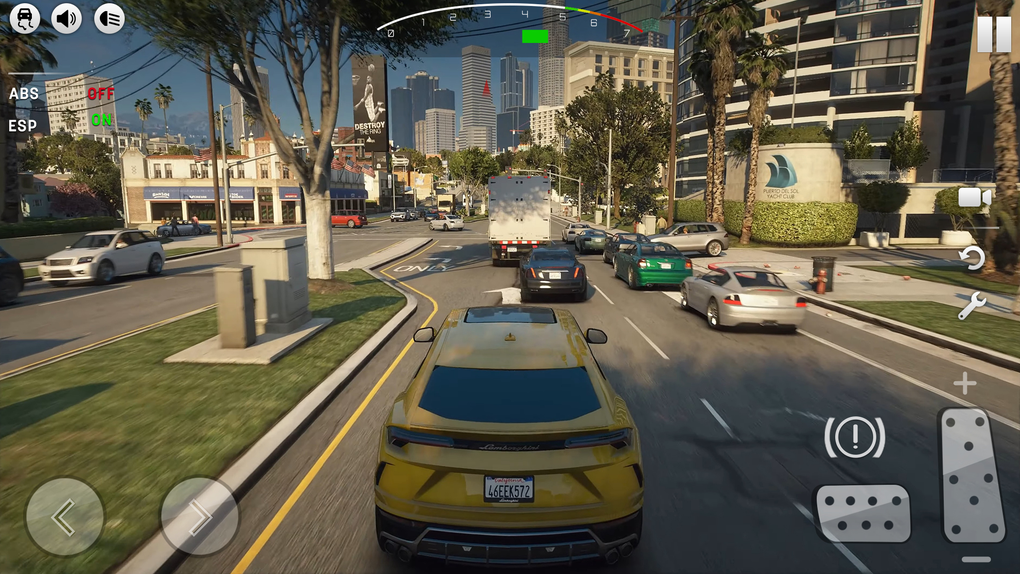Open the wrench repair settings
The width and height of the screenshot is (1020, 574).
(x=972, y=306)
